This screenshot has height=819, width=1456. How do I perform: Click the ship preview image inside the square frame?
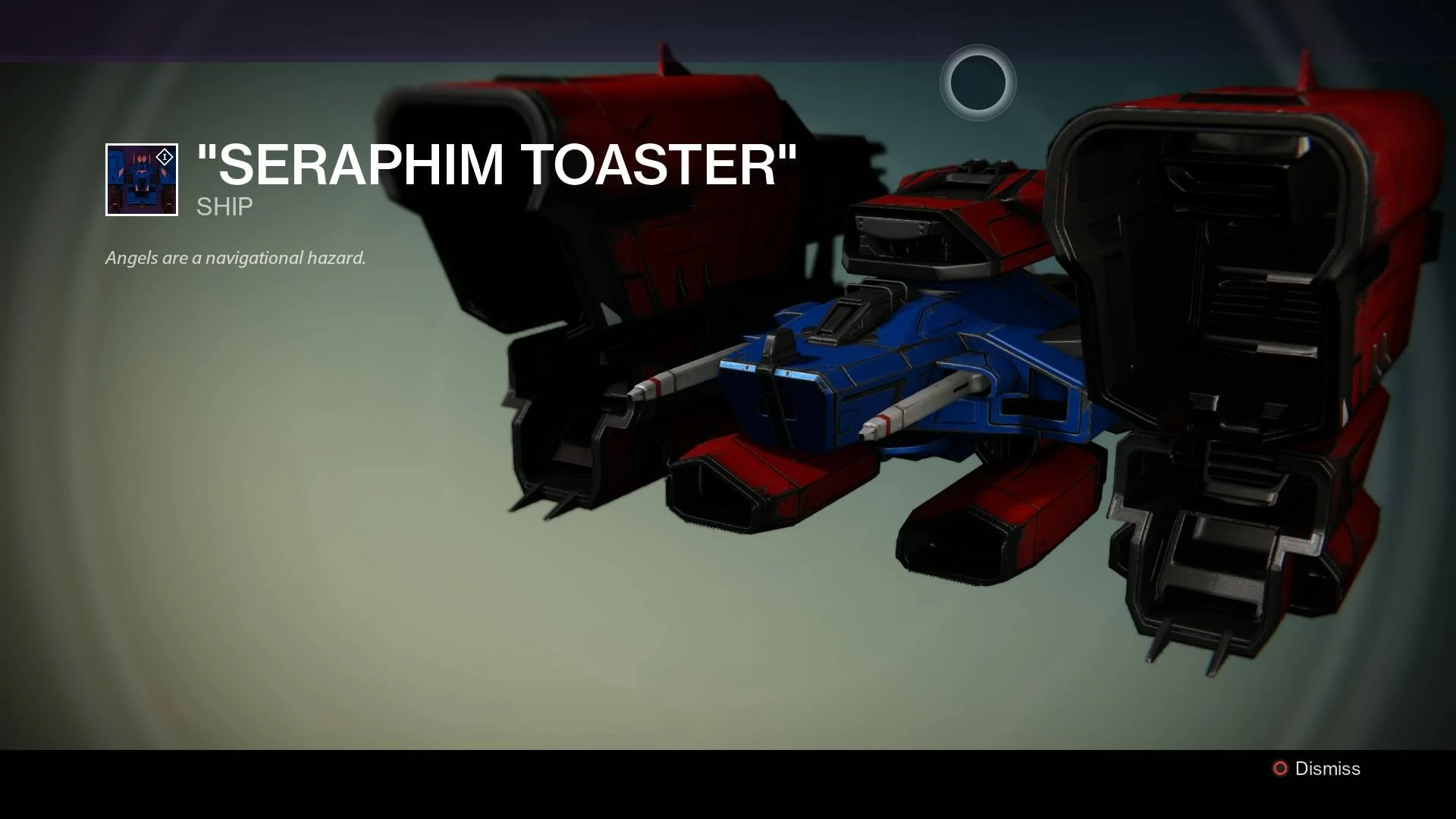tap(141, 180)
